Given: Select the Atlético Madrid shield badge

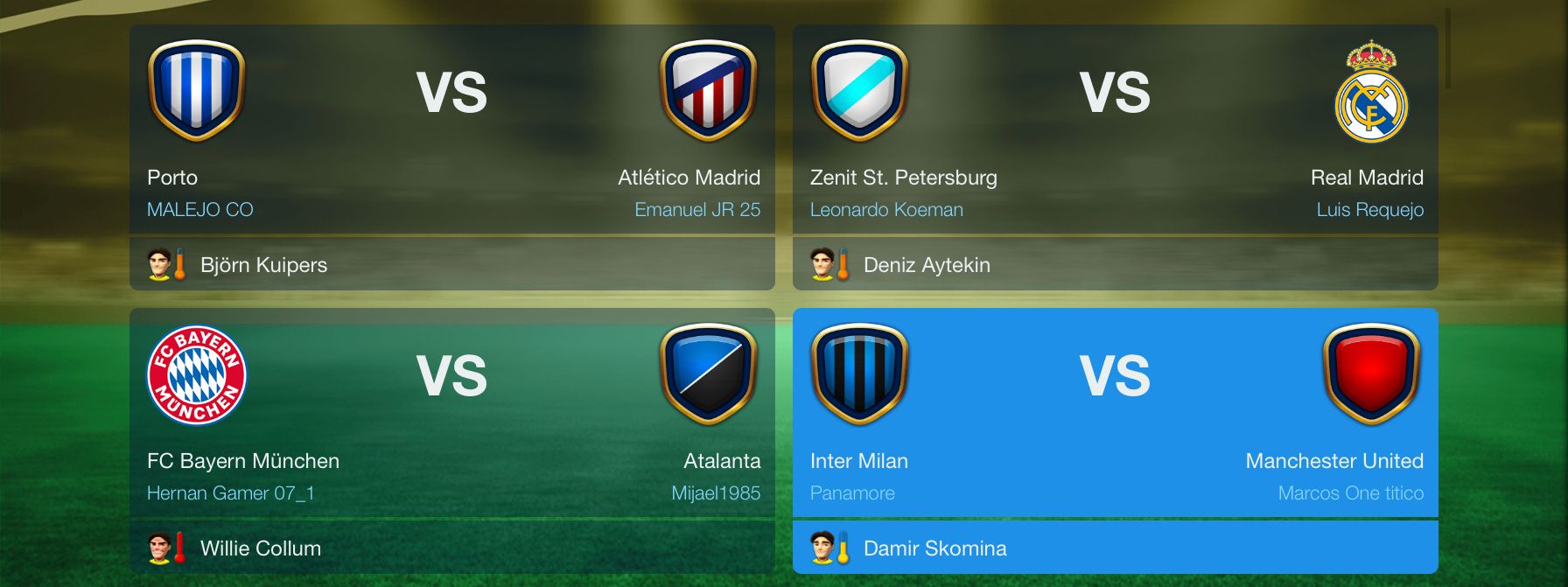Looking at the screenshot, I should point(708,91).
